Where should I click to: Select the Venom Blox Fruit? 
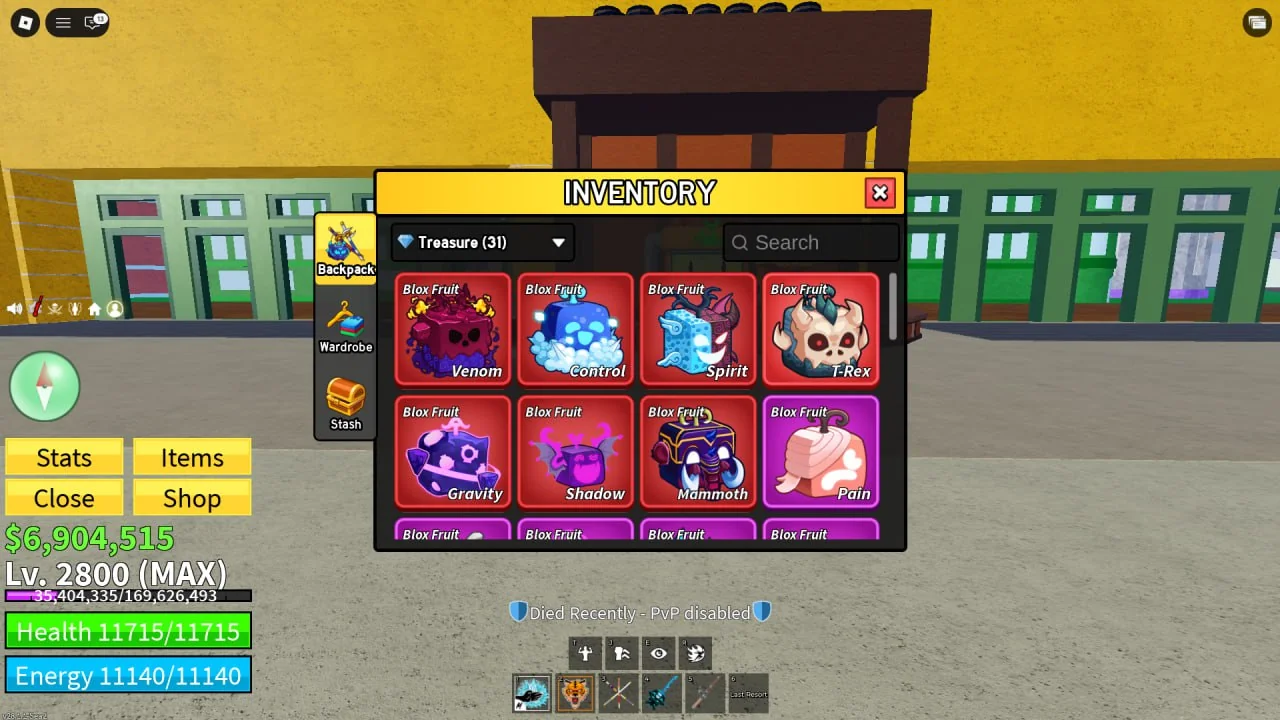click(453, 330)
